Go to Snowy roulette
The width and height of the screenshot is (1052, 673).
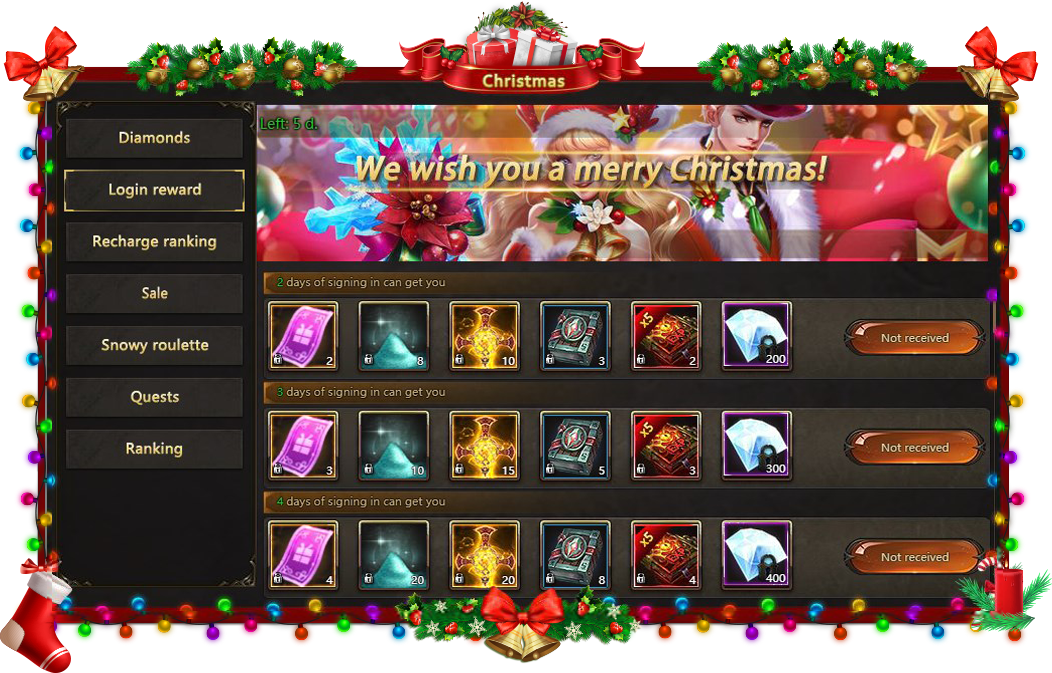[154, 346]
